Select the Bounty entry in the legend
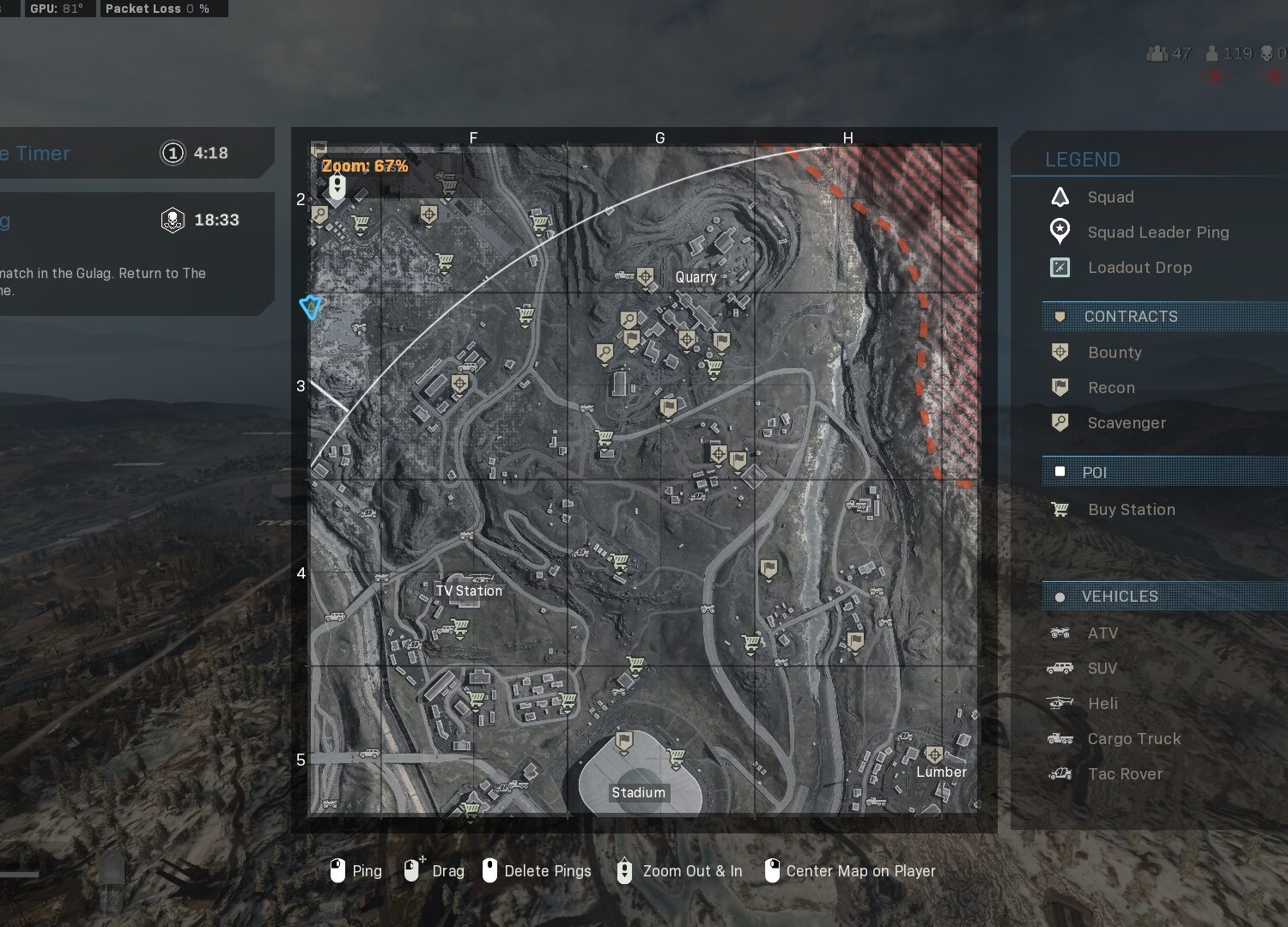 click(1114, 353)
